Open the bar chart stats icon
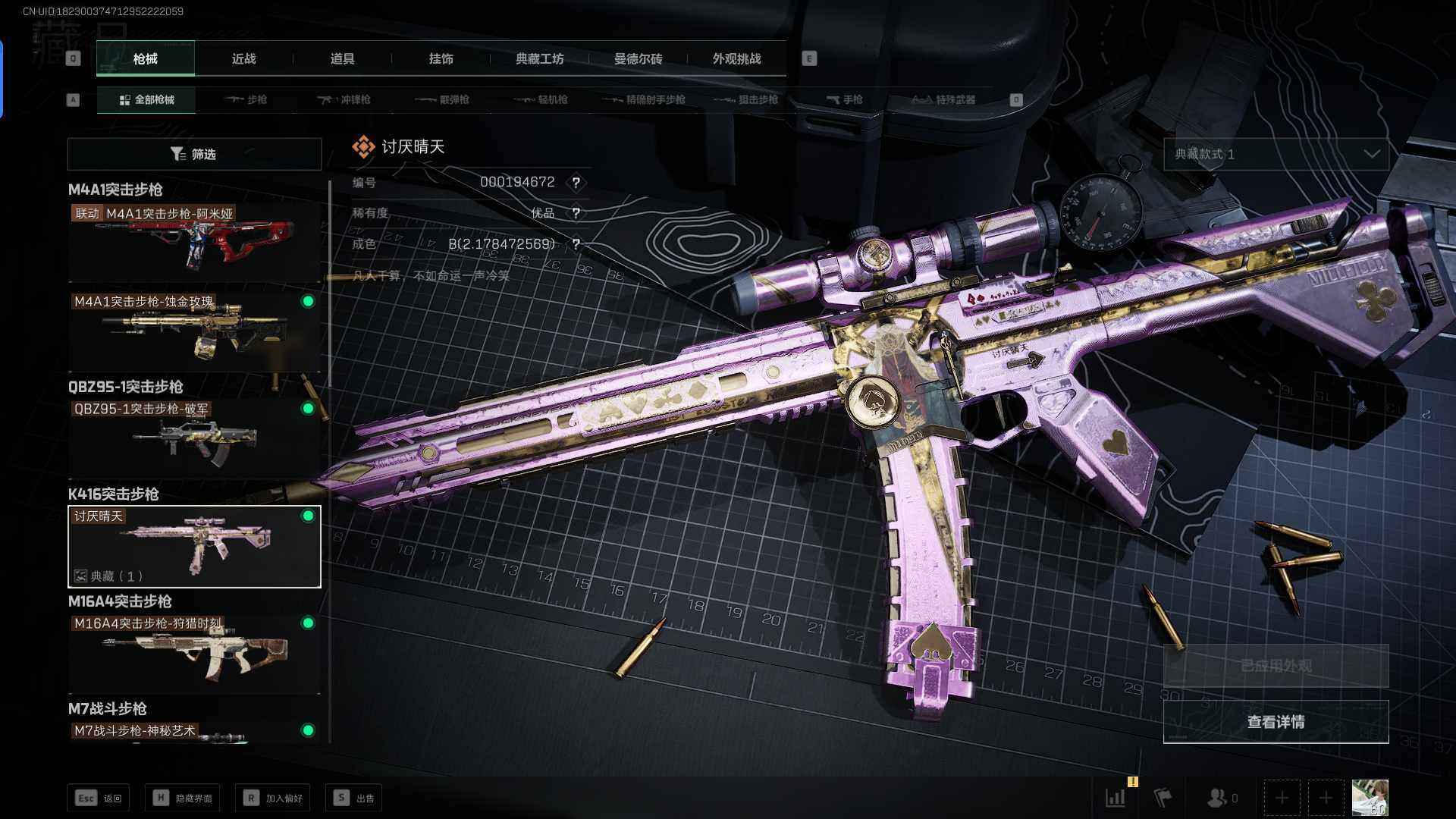This screenshot has height=819, width=1456. click(x=1116, y=798)
